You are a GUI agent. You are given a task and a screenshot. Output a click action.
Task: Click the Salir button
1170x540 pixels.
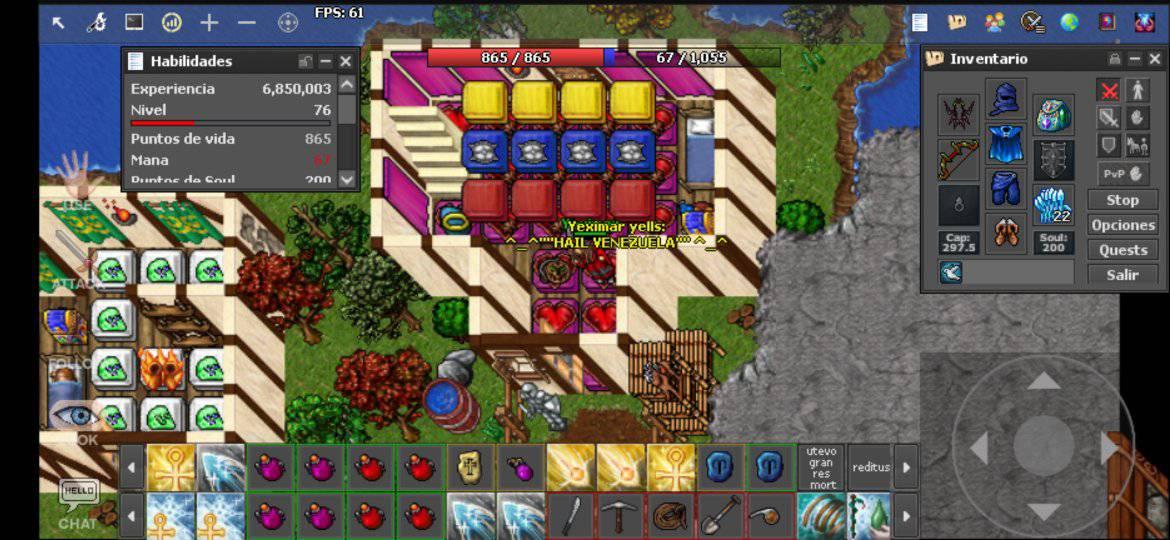[x=1122, y=275]
